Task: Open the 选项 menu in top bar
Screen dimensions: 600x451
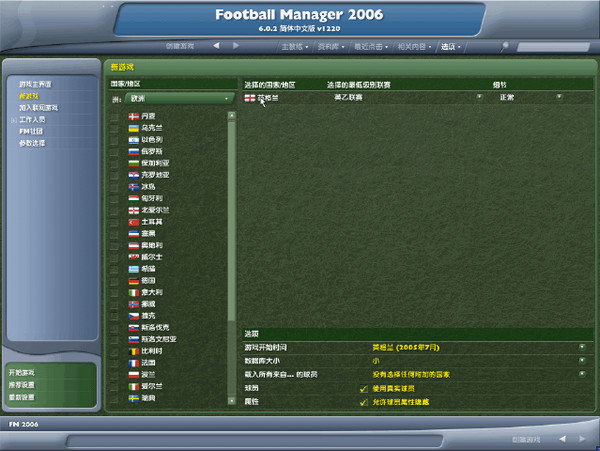Action: (450, 46)
